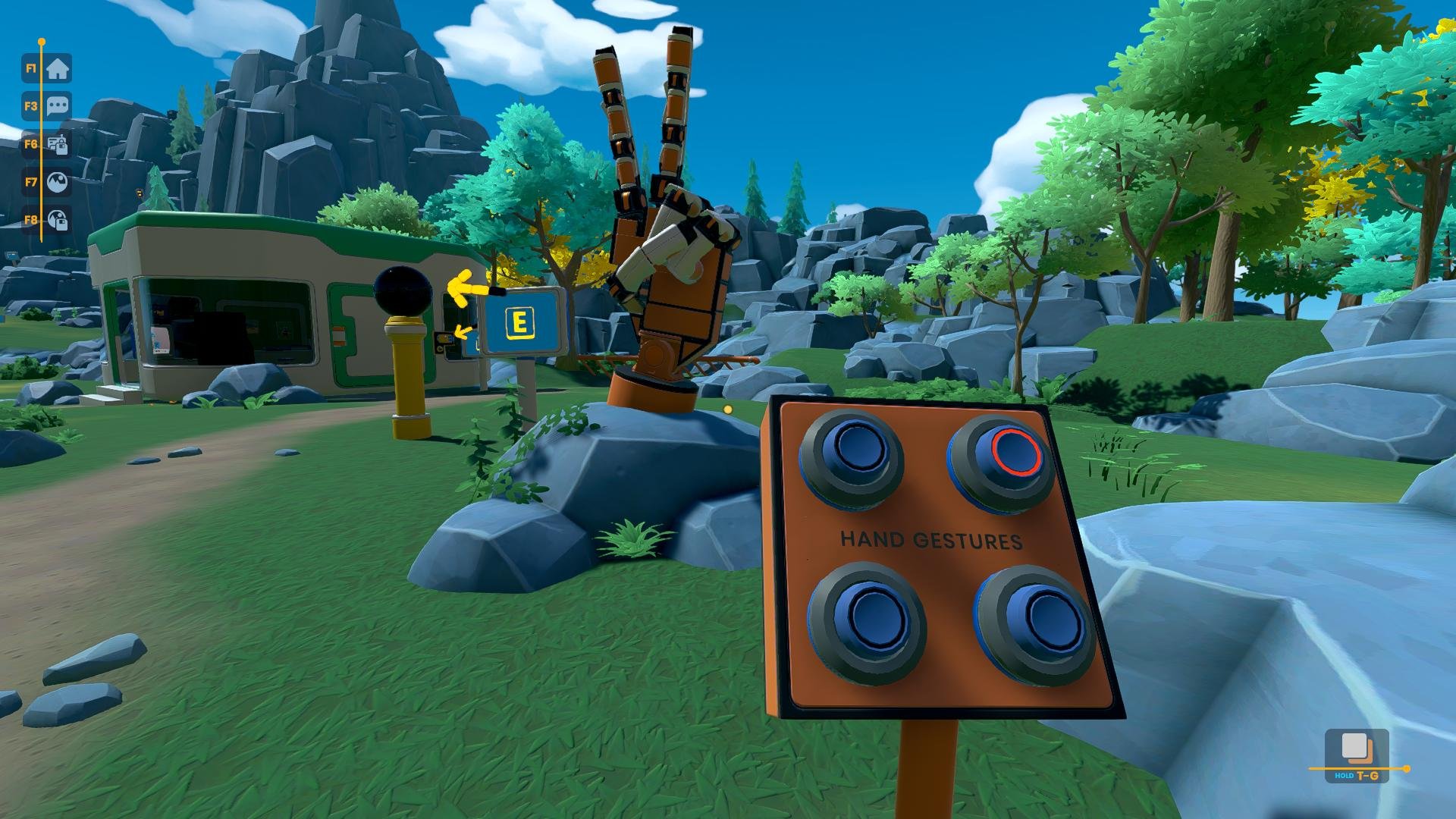Image resolution: width=1456 pixels, height=819 pixels.
Task: Select the locked landscape picture icon
Action: tap(58, 220)
